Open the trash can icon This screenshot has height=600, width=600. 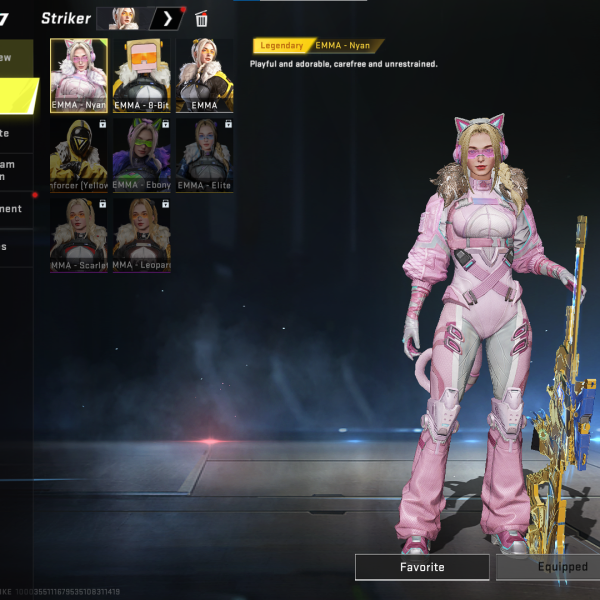coord(202,19)
